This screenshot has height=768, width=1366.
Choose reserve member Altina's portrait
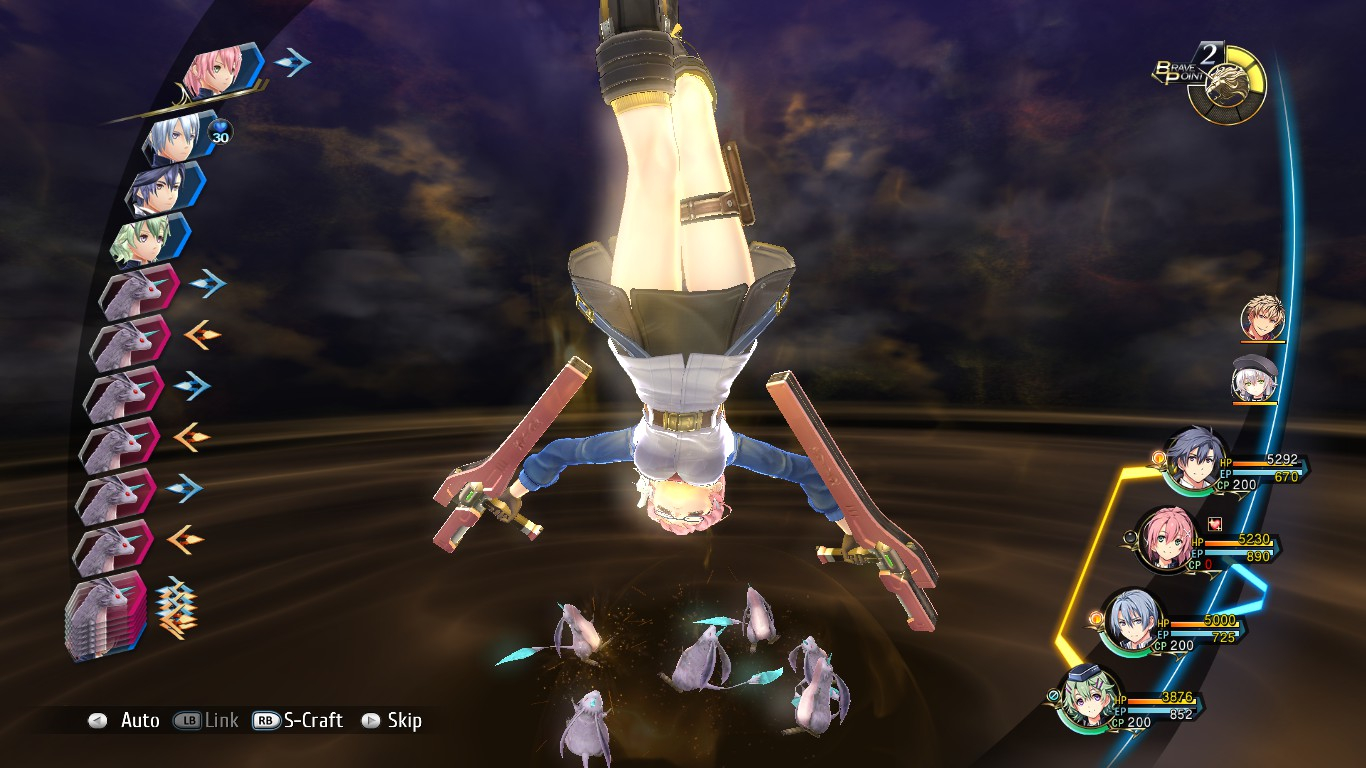(x=1253, y=379)
